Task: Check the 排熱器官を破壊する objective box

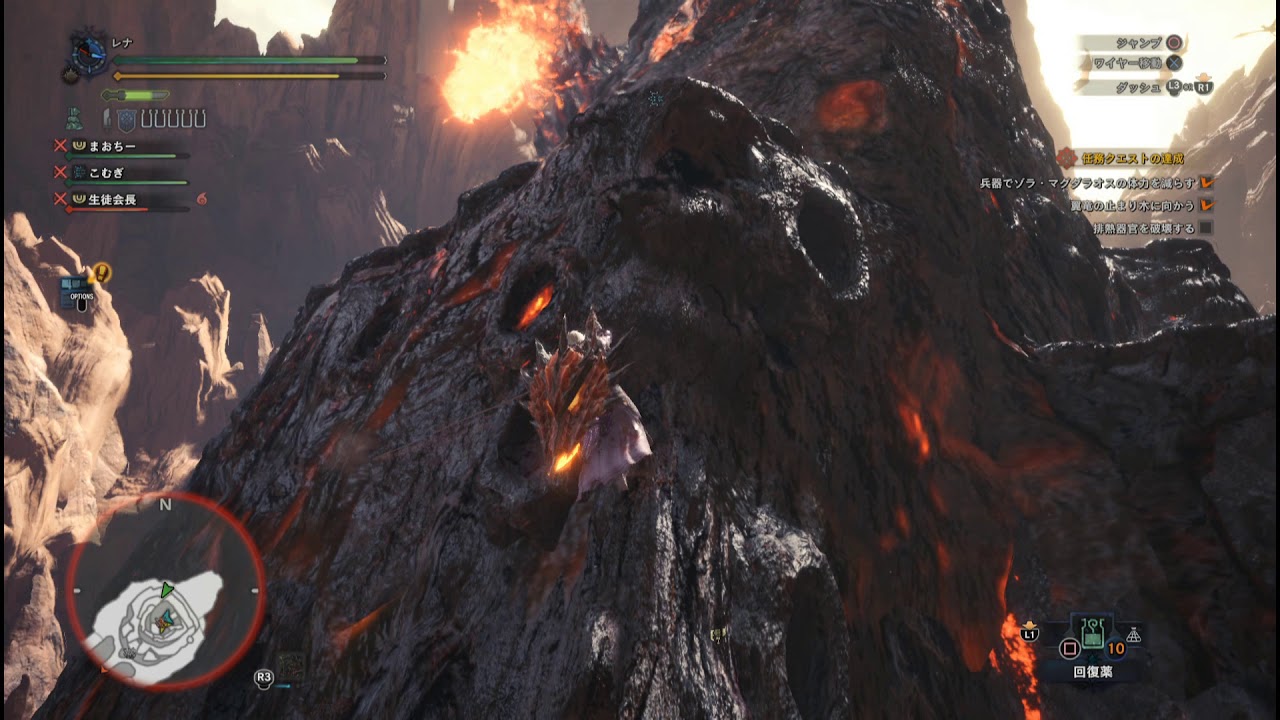Action: (1208, 227)
